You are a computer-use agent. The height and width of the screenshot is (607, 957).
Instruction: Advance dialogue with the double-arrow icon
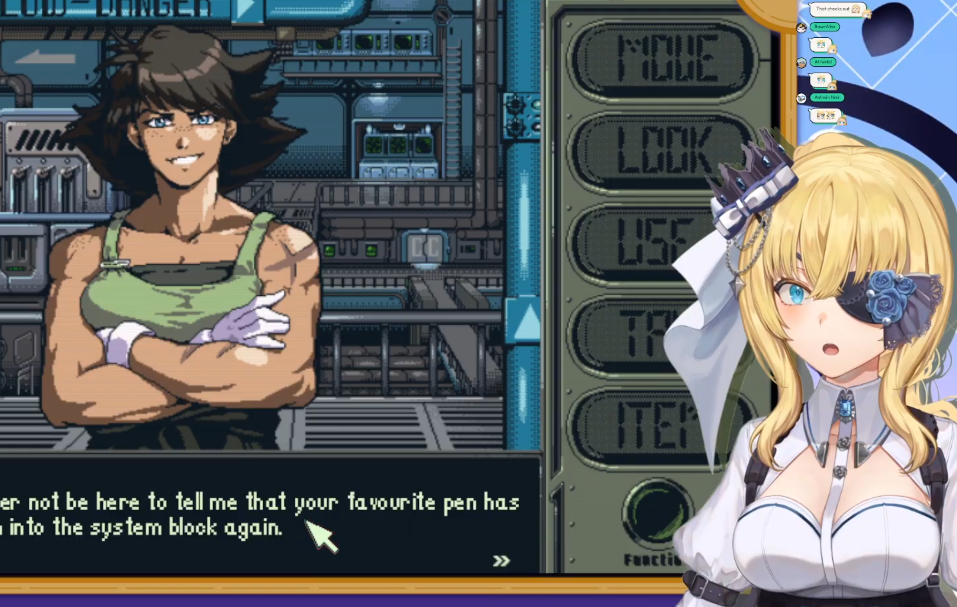pos(501,561)
